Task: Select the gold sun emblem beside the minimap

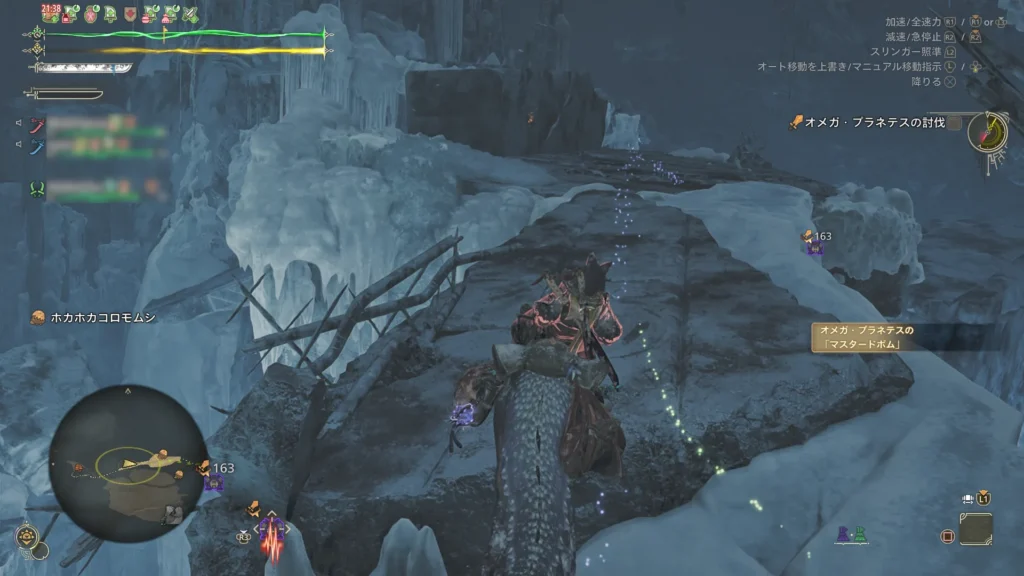Action: [28, 538]
